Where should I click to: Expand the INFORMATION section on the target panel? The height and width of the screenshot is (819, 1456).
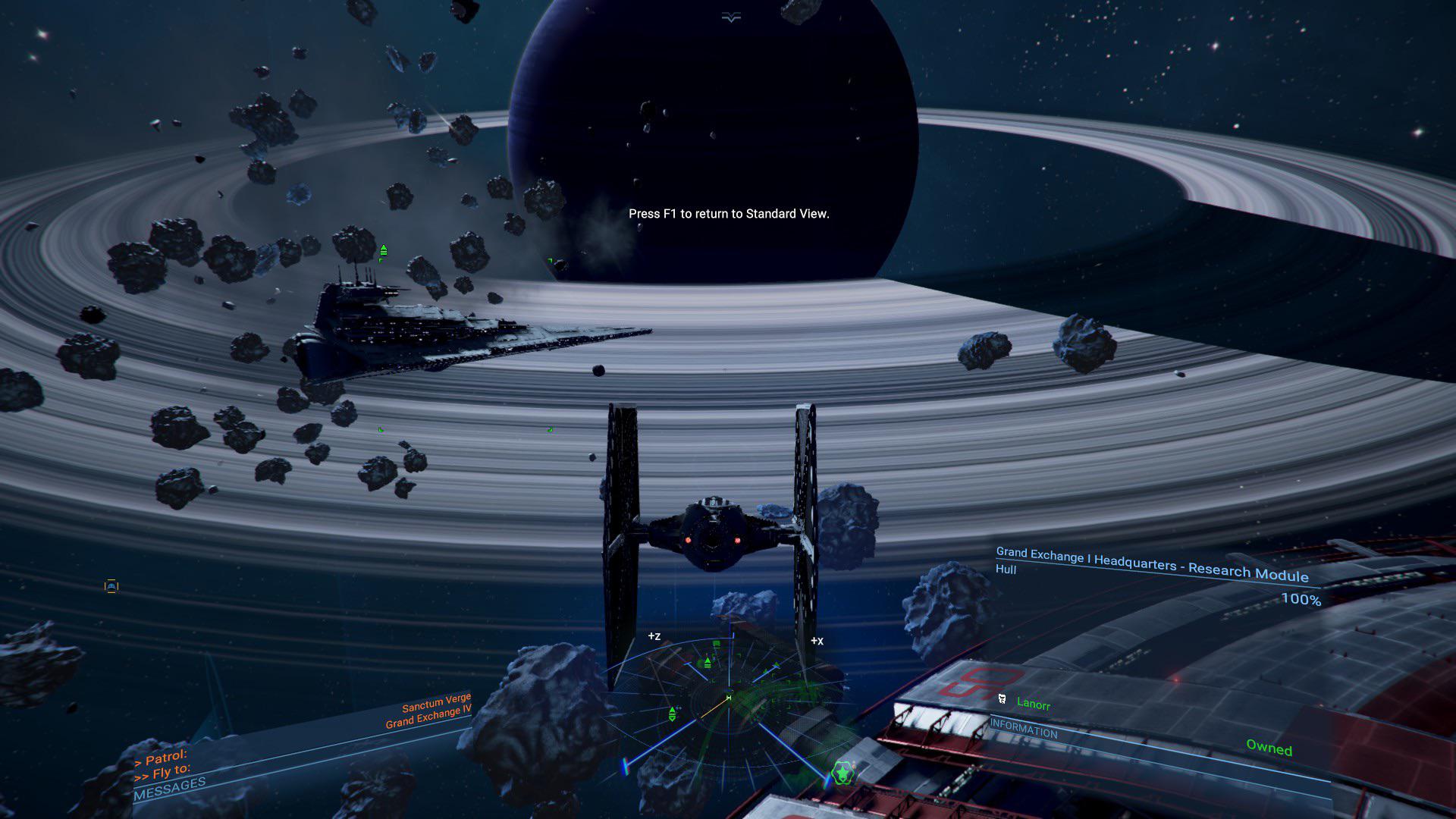(x=1025, y=733)
